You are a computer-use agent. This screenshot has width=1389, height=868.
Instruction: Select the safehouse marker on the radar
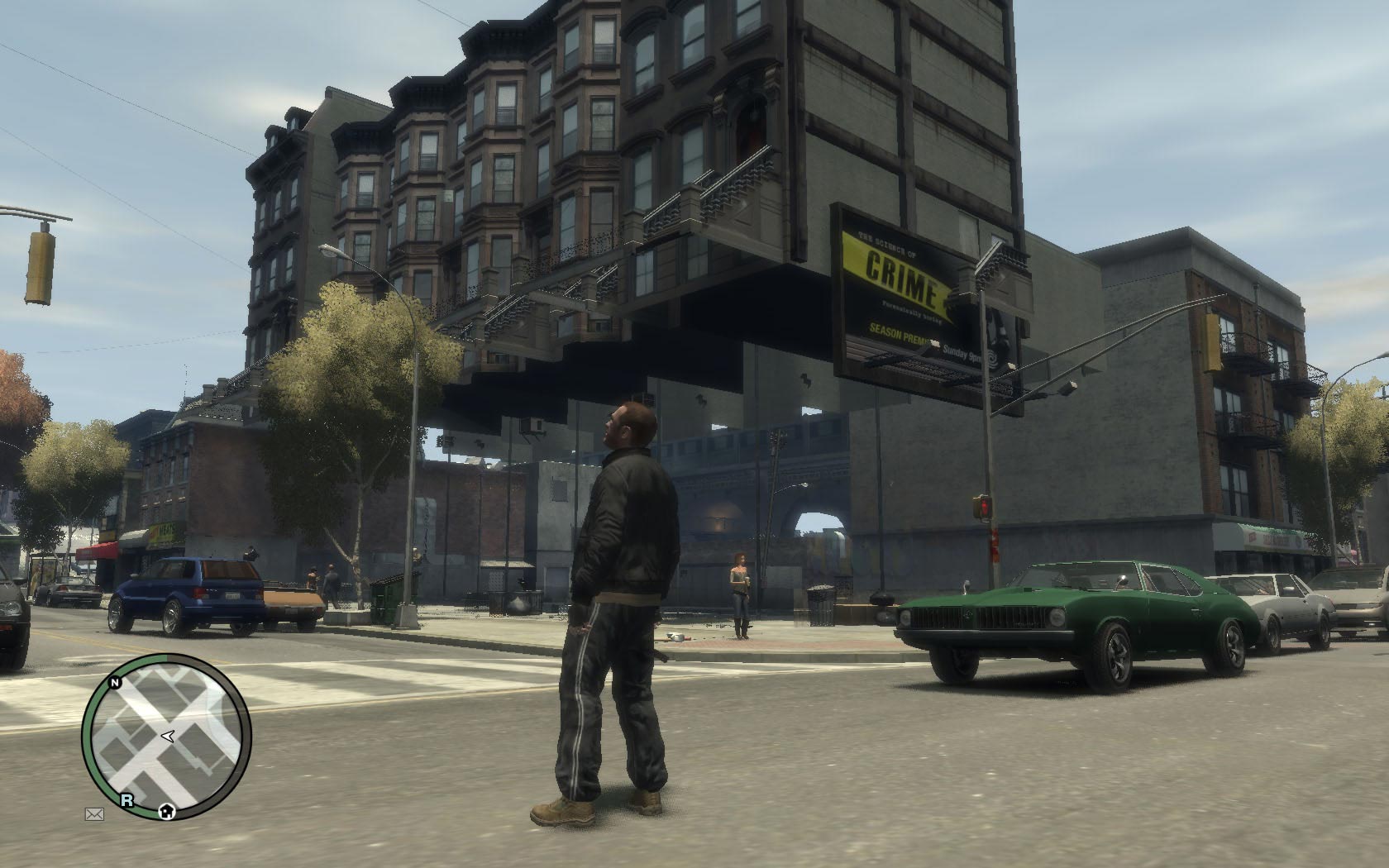(x=167, y=812)
